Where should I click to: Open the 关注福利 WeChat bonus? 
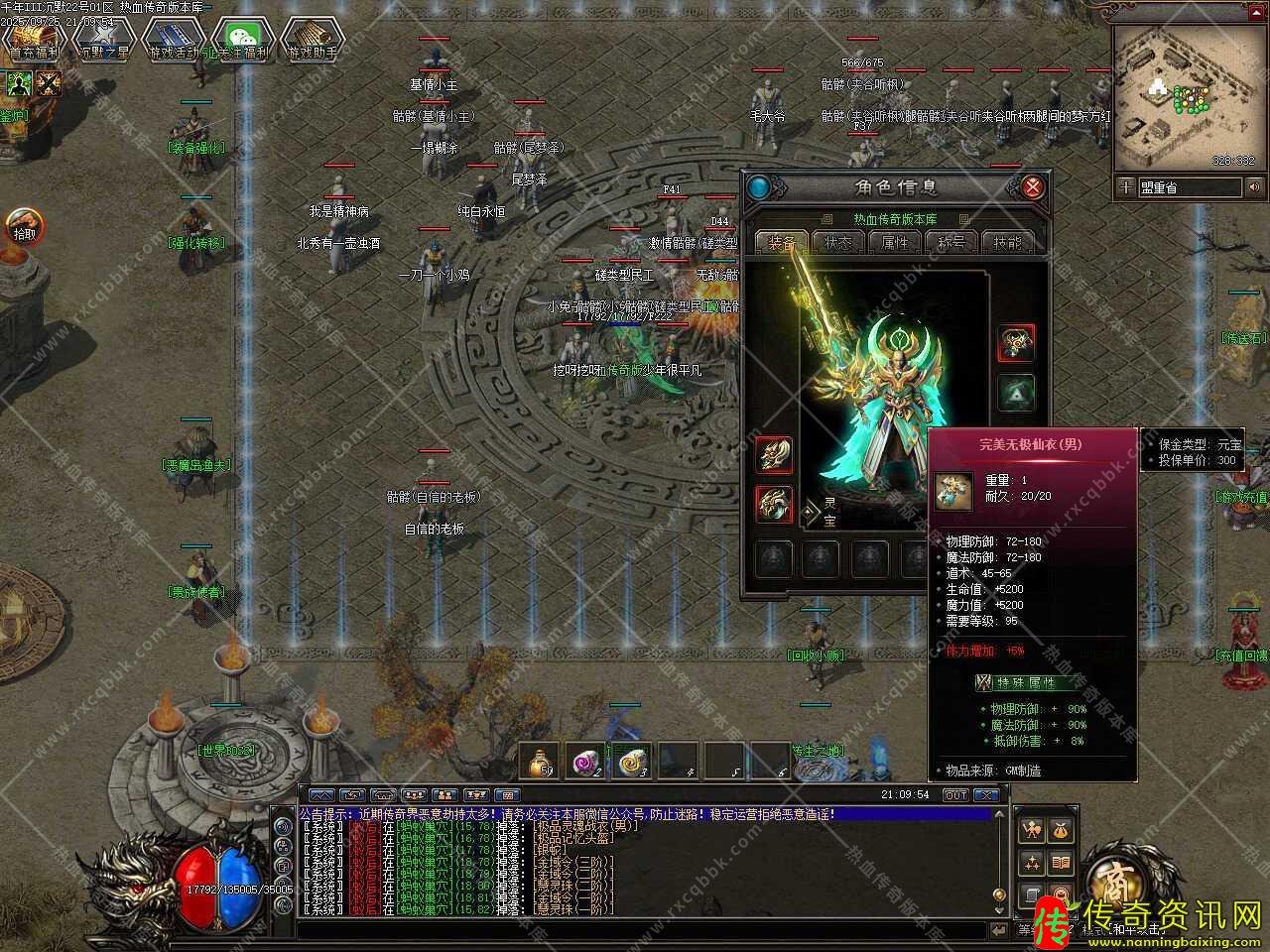pyautogui.click(x=242, y=40)
